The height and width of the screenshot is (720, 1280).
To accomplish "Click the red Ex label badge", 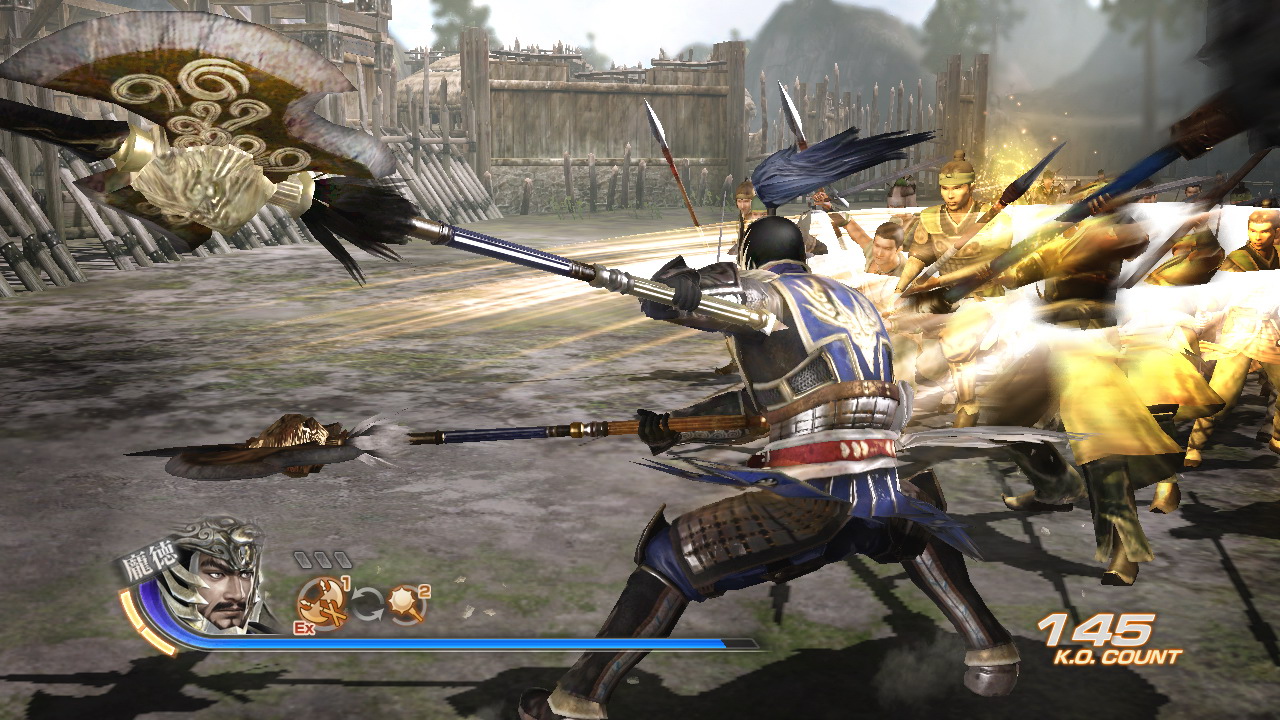I will (303, 629).
